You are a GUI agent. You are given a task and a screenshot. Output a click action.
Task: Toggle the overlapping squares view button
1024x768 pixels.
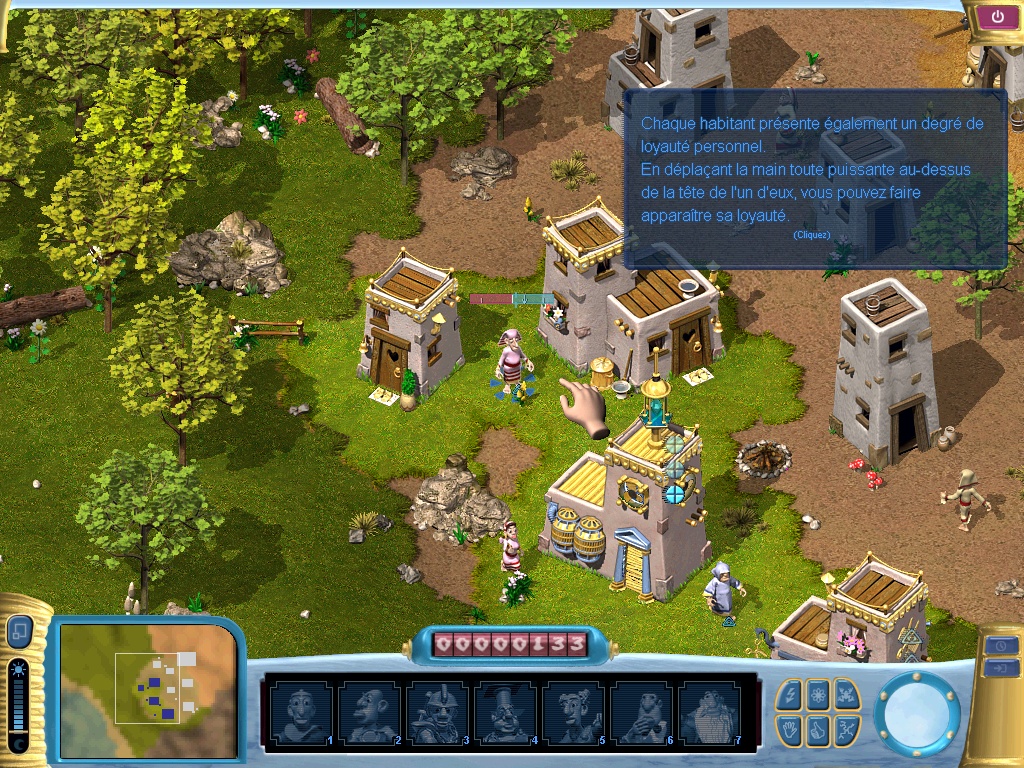(x=19, y=632)
